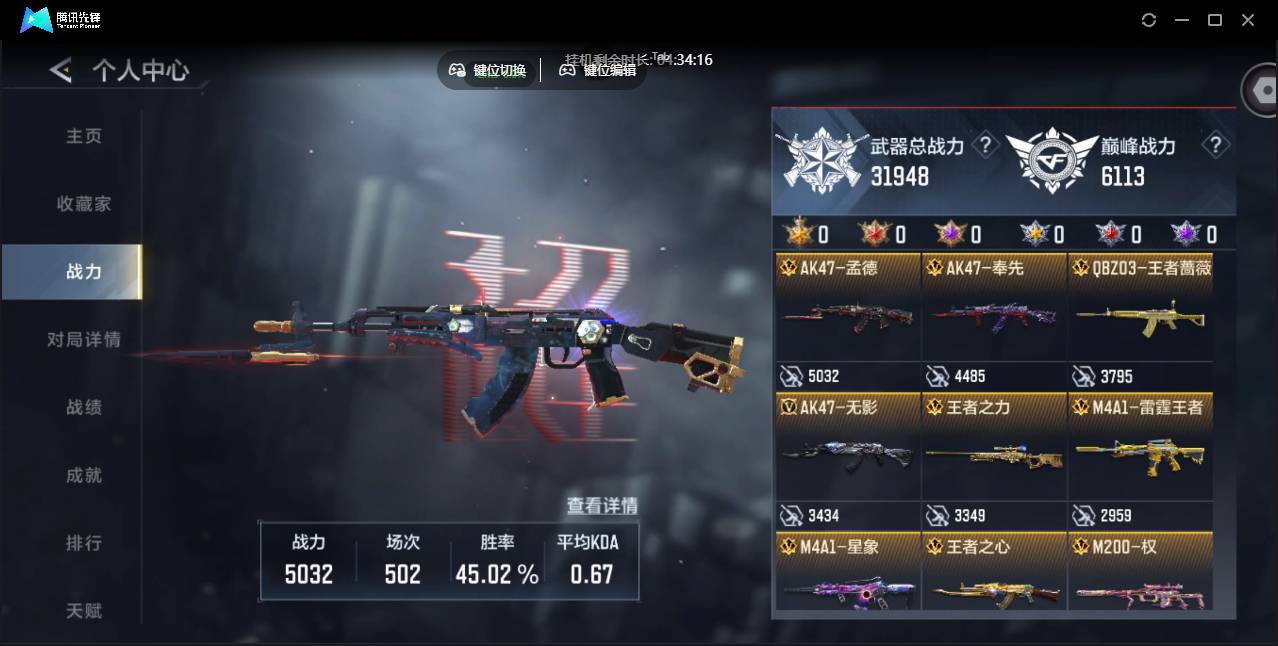Viewport: 1278px width, 646px height.
Task: Switch to the 收藏家 tab
Action: (84, 204)
